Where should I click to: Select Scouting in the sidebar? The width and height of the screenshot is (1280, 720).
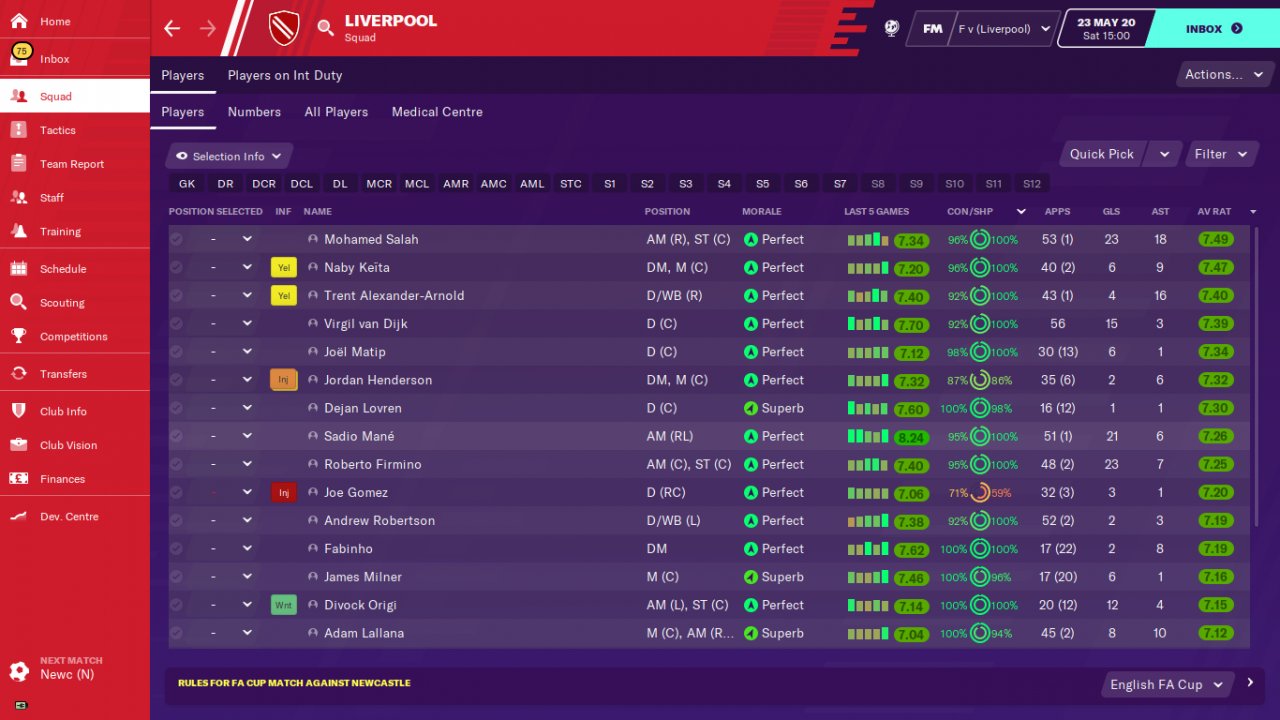click(62, 303)
